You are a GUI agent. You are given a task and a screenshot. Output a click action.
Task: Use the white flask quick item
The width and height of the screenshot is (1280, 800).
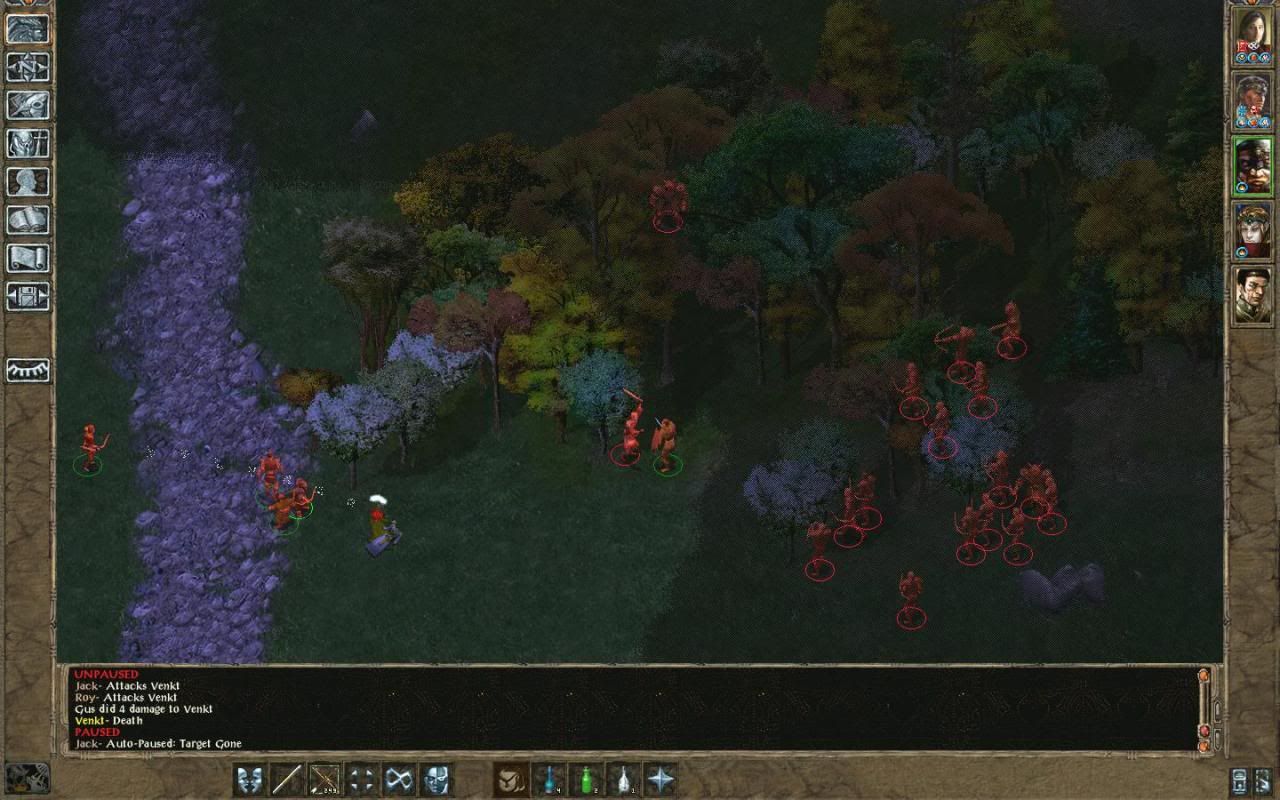(624, 779)
